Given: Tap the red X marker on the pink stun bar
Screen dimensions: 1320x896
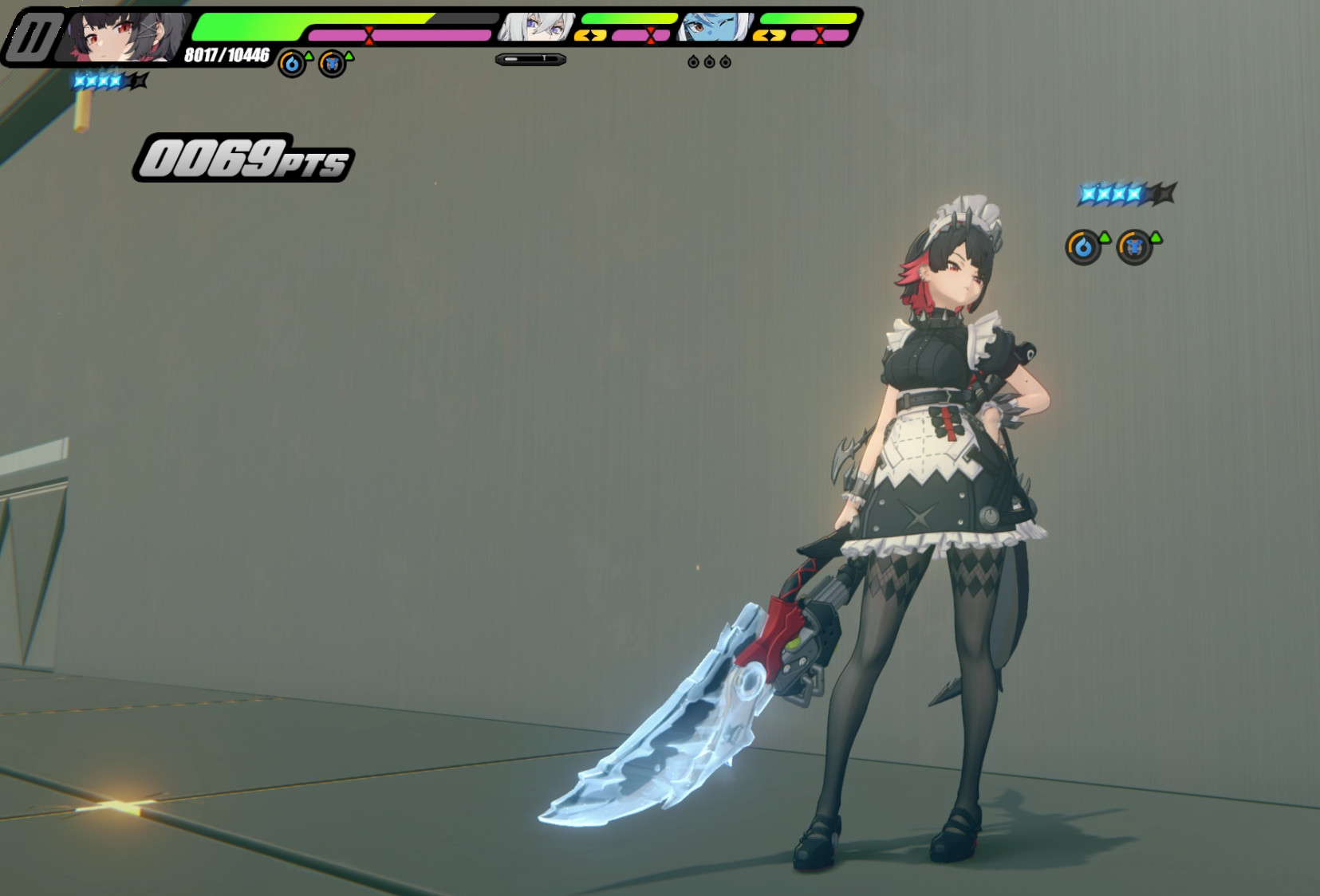Looking at the screenshot, I should coord(368,34).
